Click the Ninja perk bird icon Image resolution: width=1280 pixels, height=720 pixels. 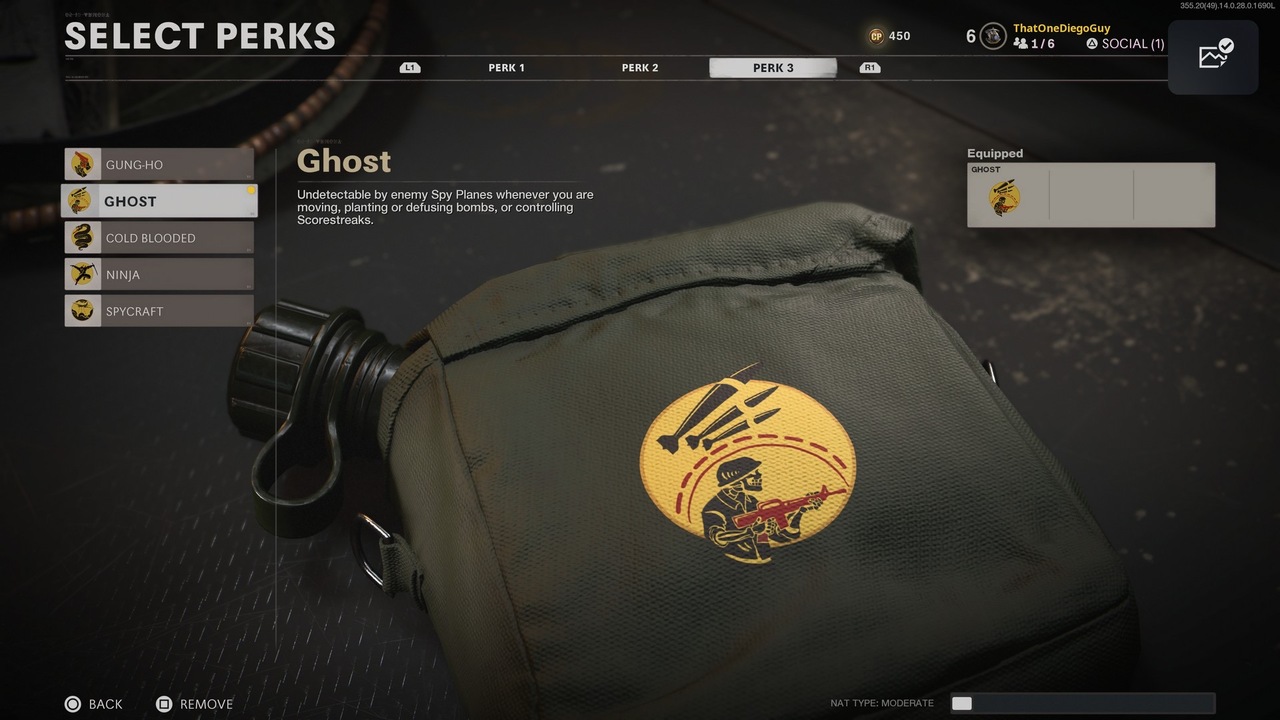point(85,274)
